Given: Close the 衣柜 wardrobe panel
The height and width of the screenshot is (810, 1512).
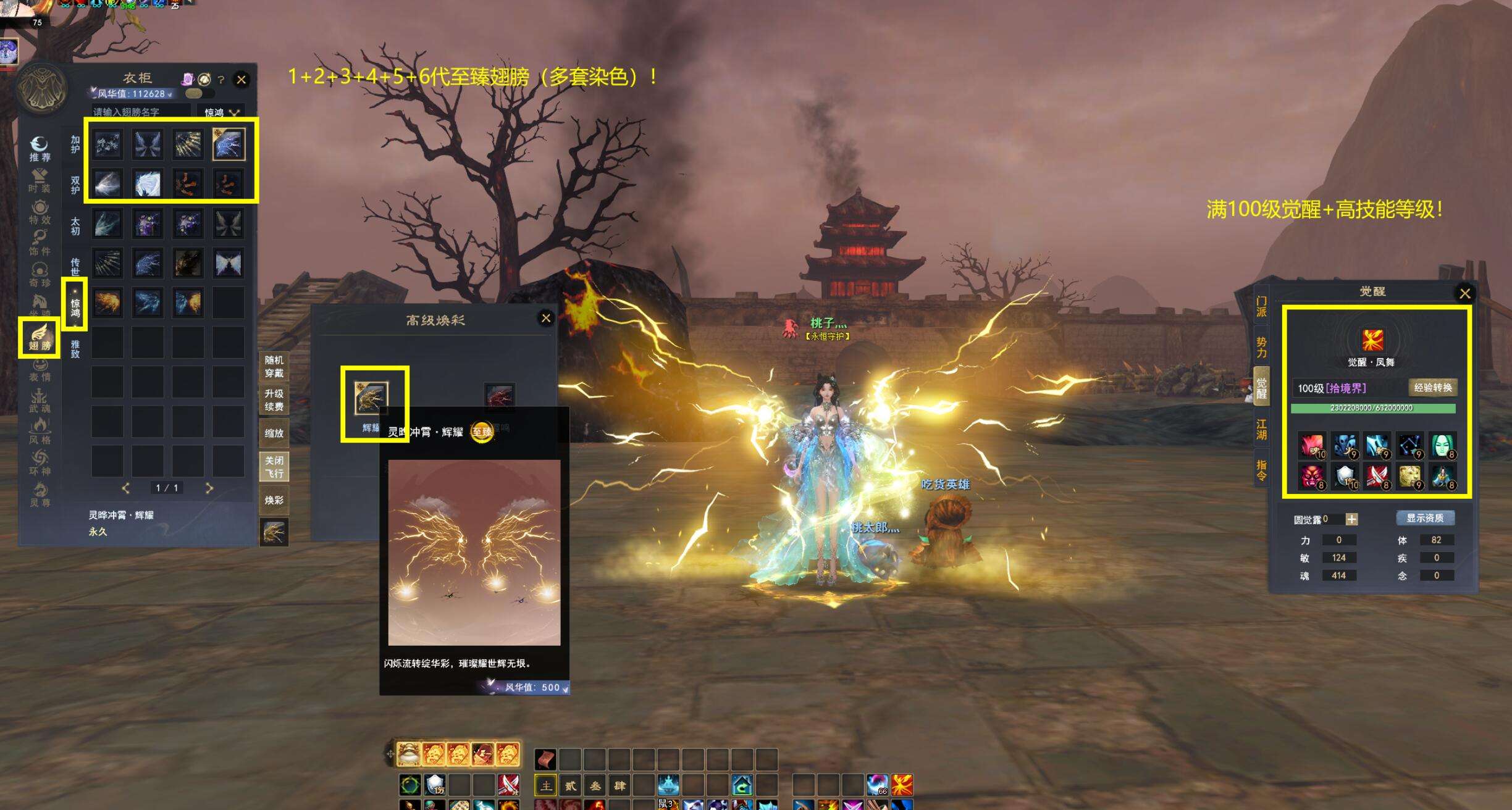Looking at the screenshot, I should (x=241, y=80).
